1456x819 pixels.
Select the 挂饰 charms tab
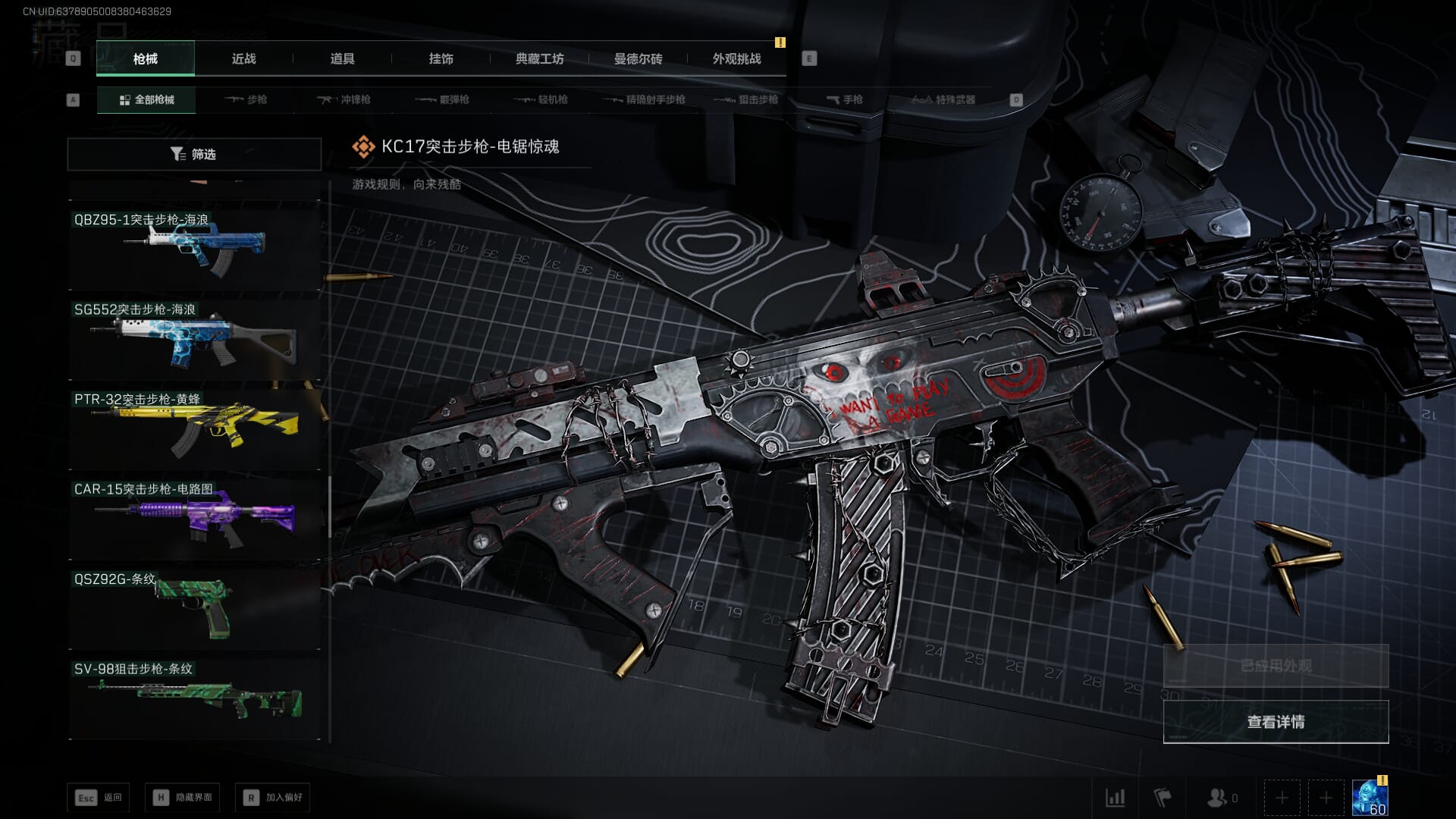click(441, 58)
